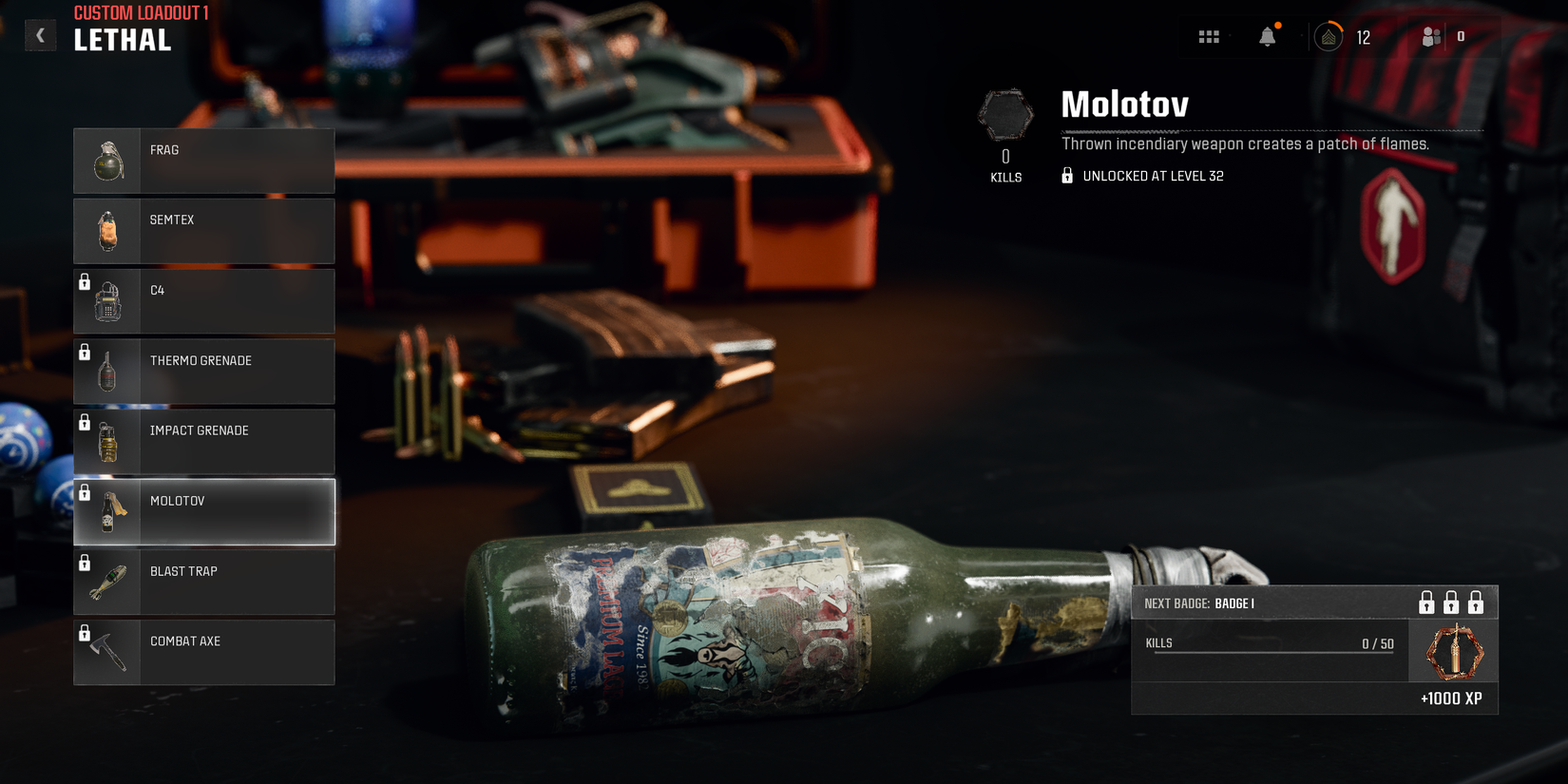Click the first locked badge padlock
This screenshot has width=1568, height=784.
(1426, 602)
